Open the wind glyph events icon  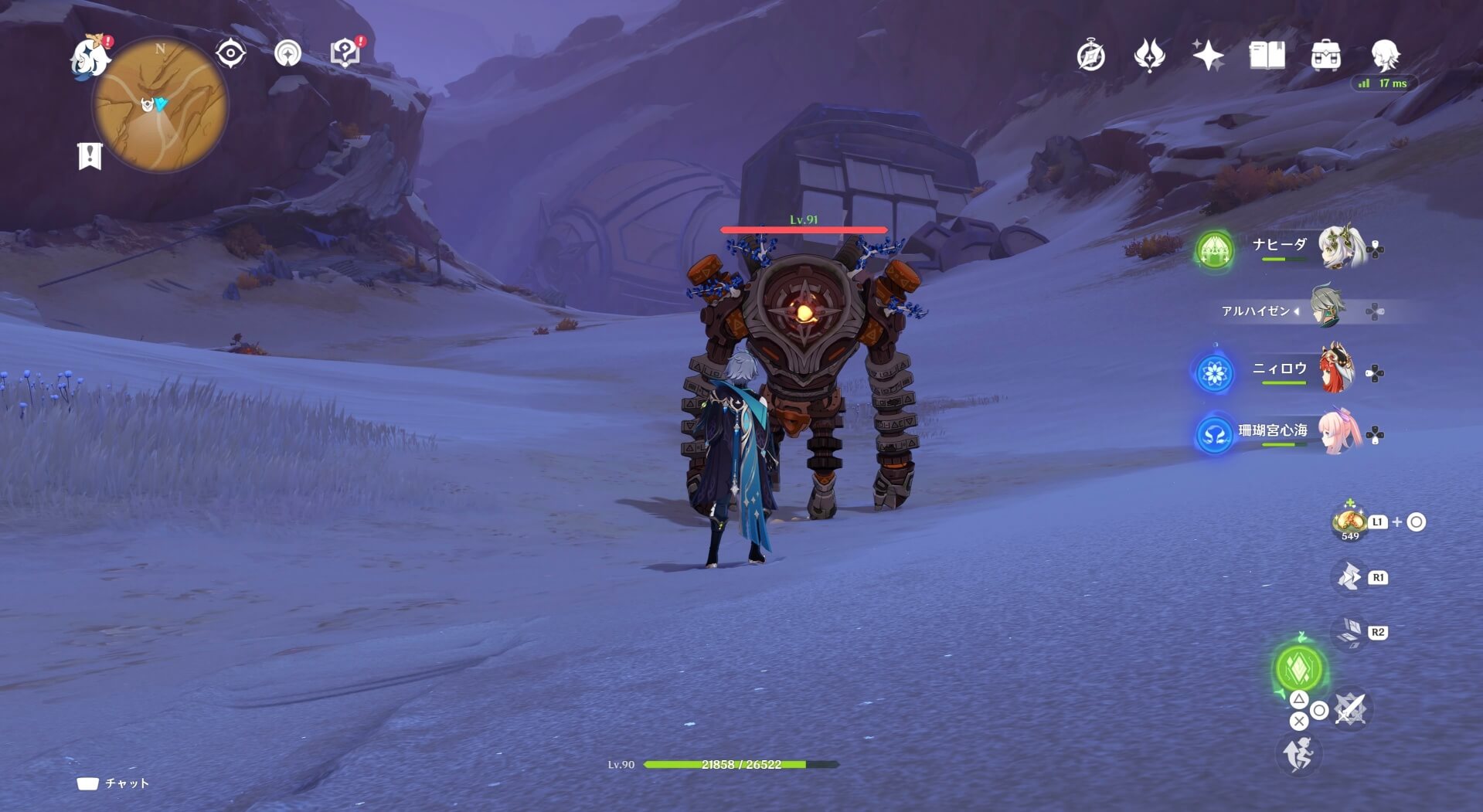pos(1149,56)
